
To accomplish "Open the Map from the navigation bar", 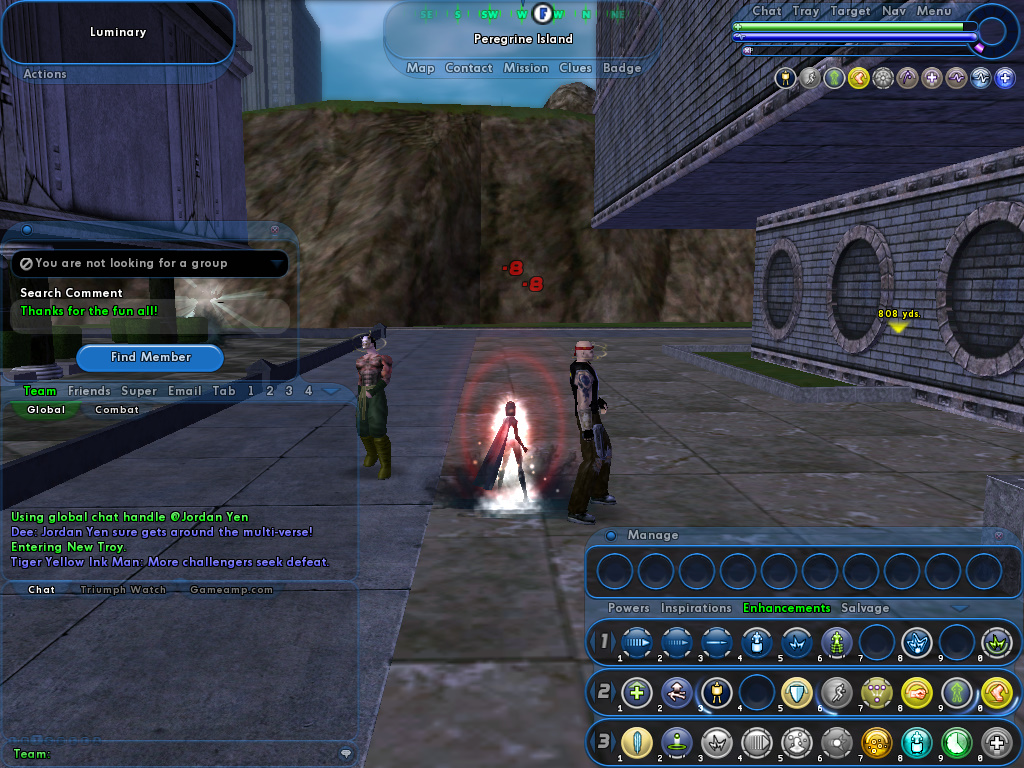I will pyautogui.click(x=420, y=68).
